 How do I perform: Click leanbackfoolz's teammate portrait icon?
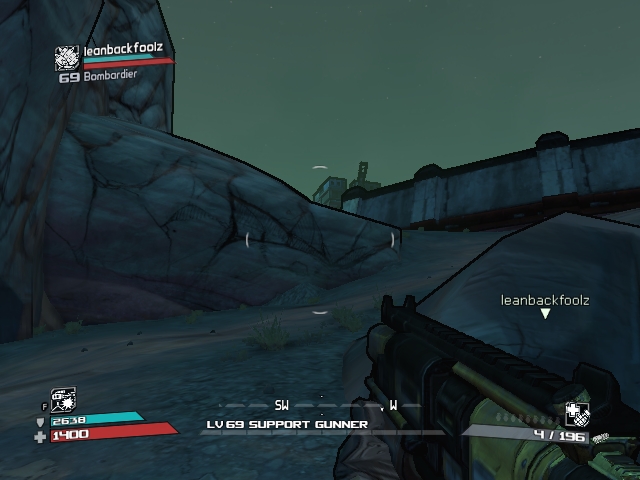click(x=67, y=57)
